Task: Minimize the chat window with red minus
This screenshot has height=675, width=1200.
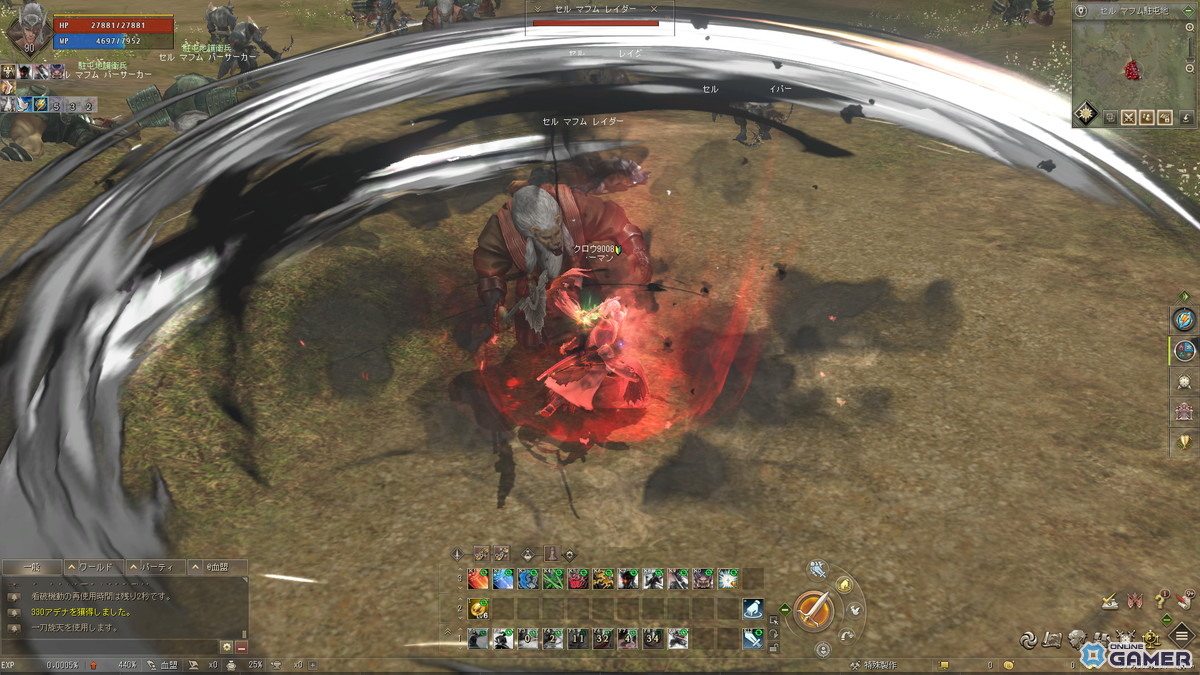Action: 241,647
